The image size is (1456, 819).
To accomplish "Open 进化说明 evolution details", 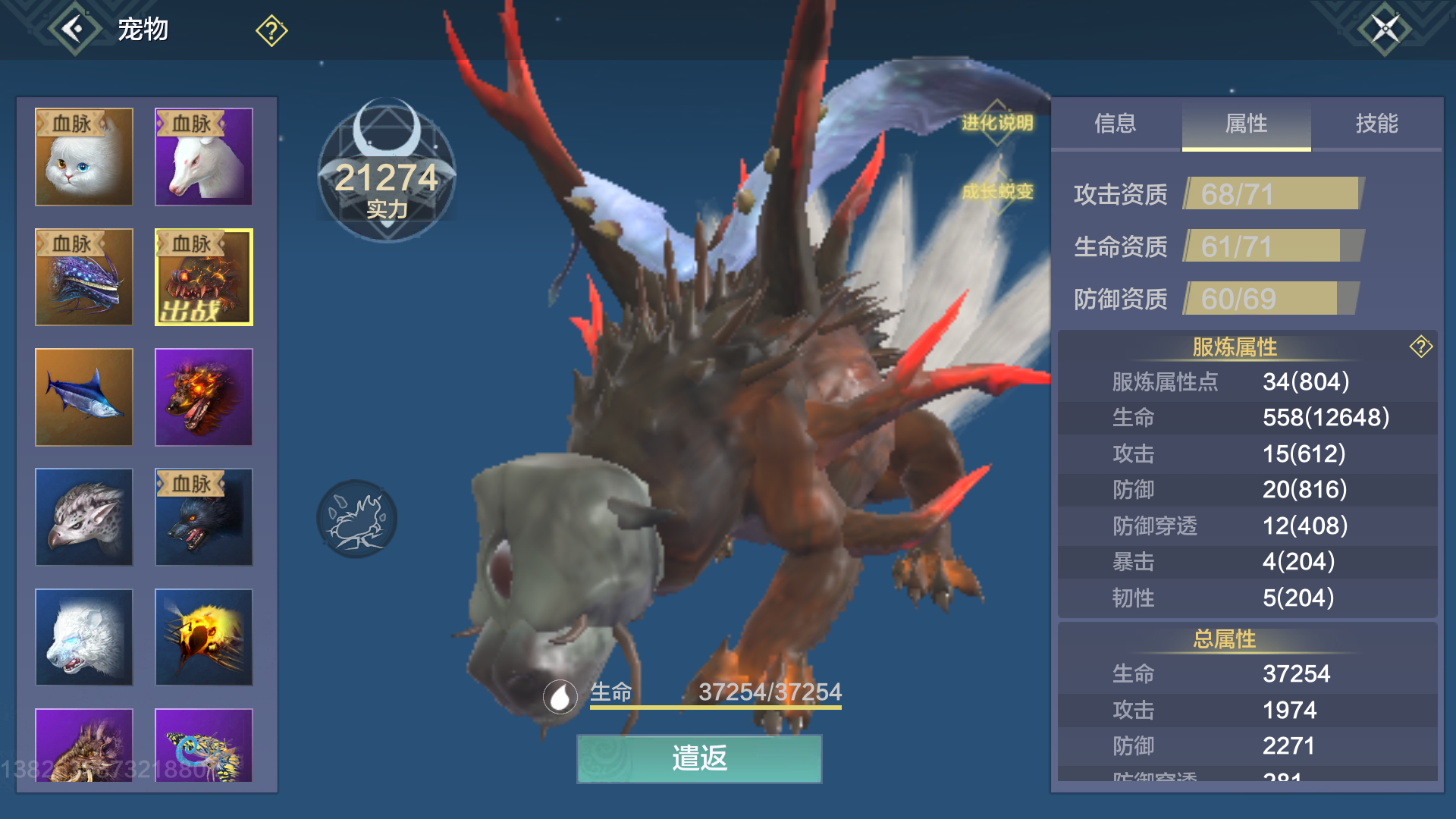I will (x=998, y=121).
